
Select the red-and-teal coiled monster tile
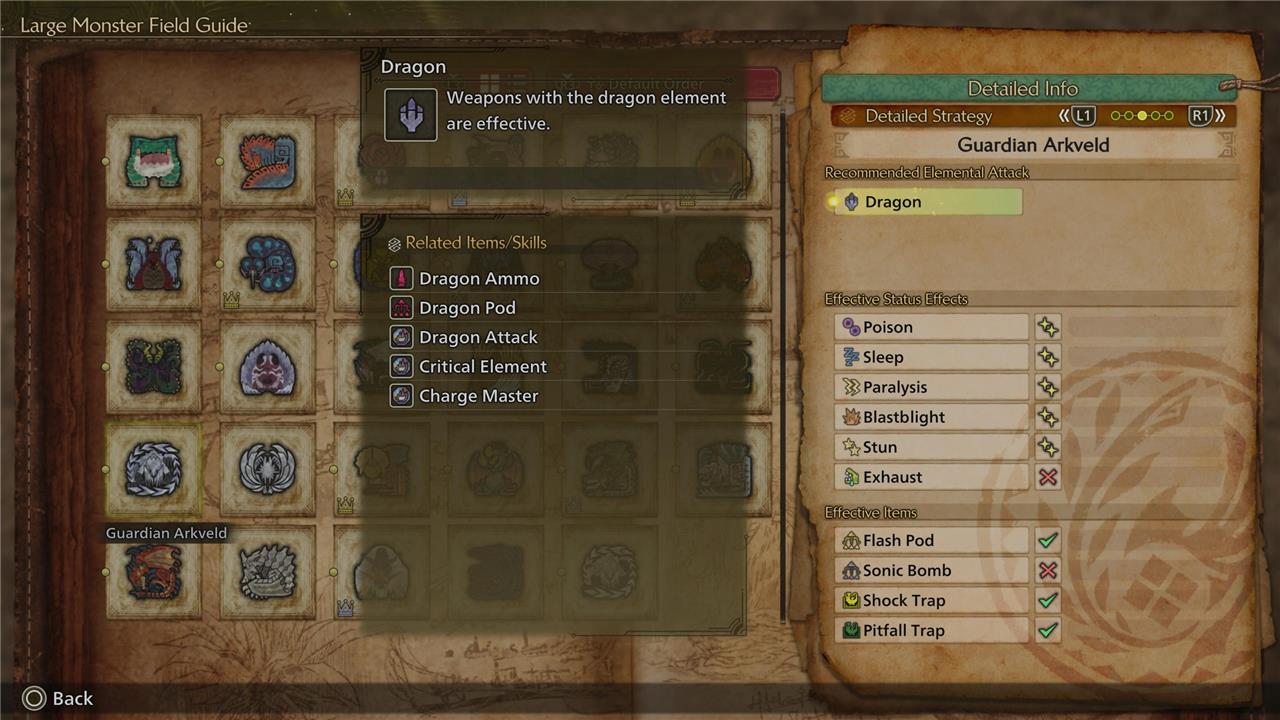267,161
